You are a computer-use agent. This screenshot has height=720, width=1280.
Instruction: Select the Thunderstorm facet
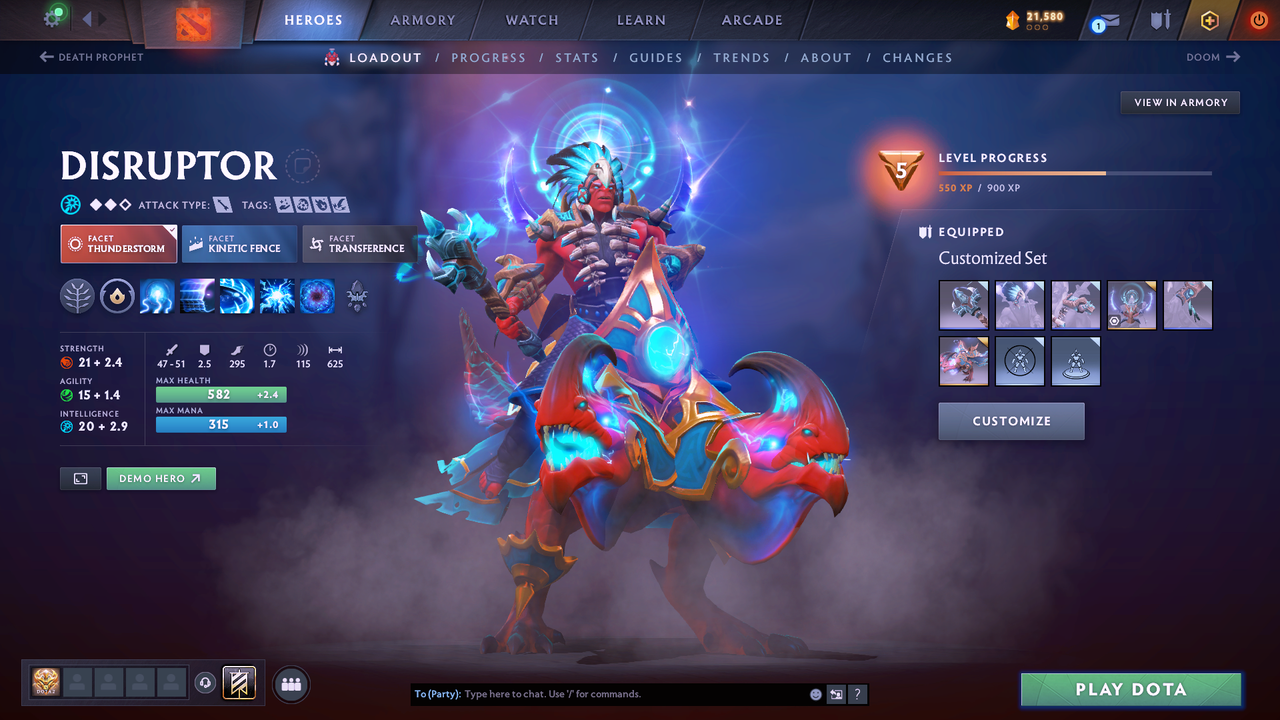tap(118, 243)
